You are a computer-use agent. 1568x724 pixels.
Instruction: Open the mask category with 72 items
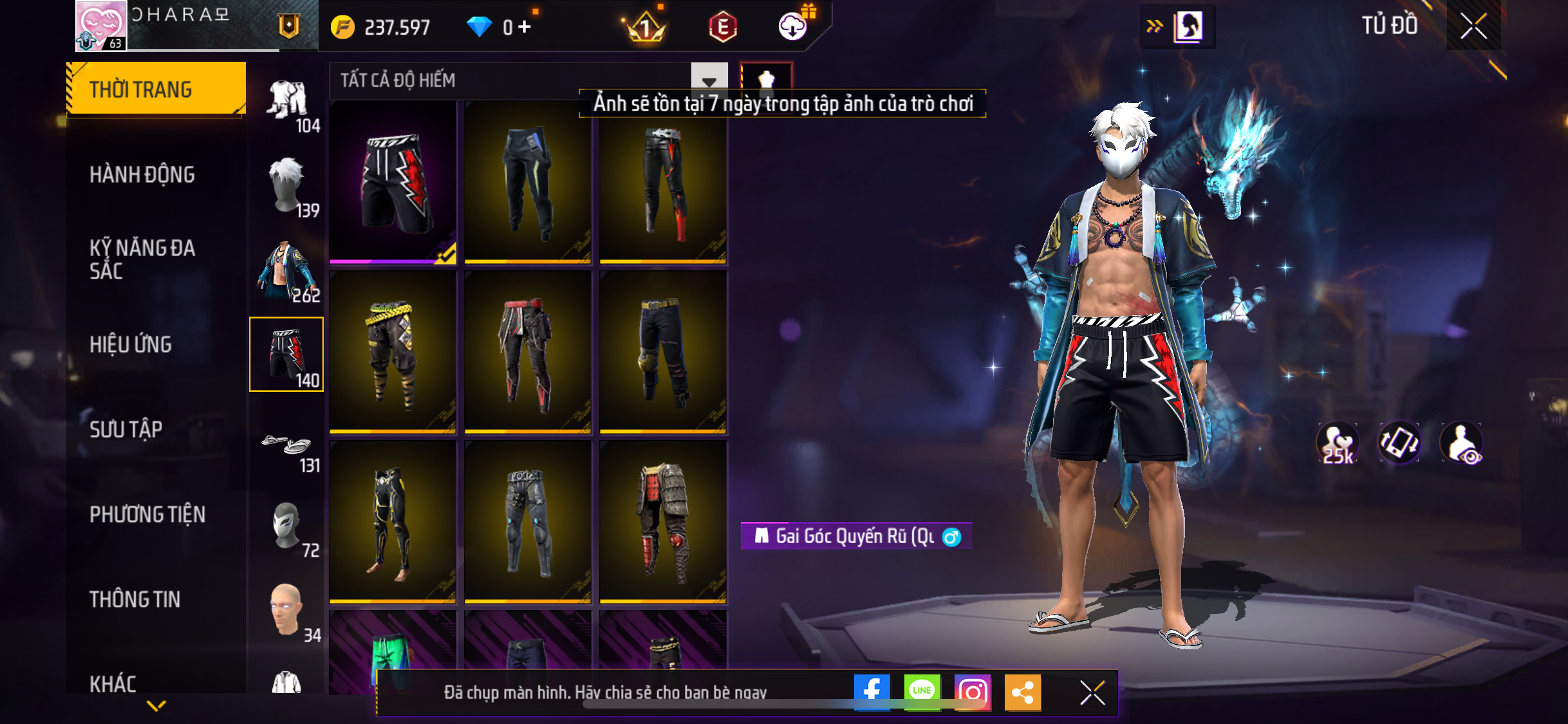pyautogui.click(x=287, y=526)
